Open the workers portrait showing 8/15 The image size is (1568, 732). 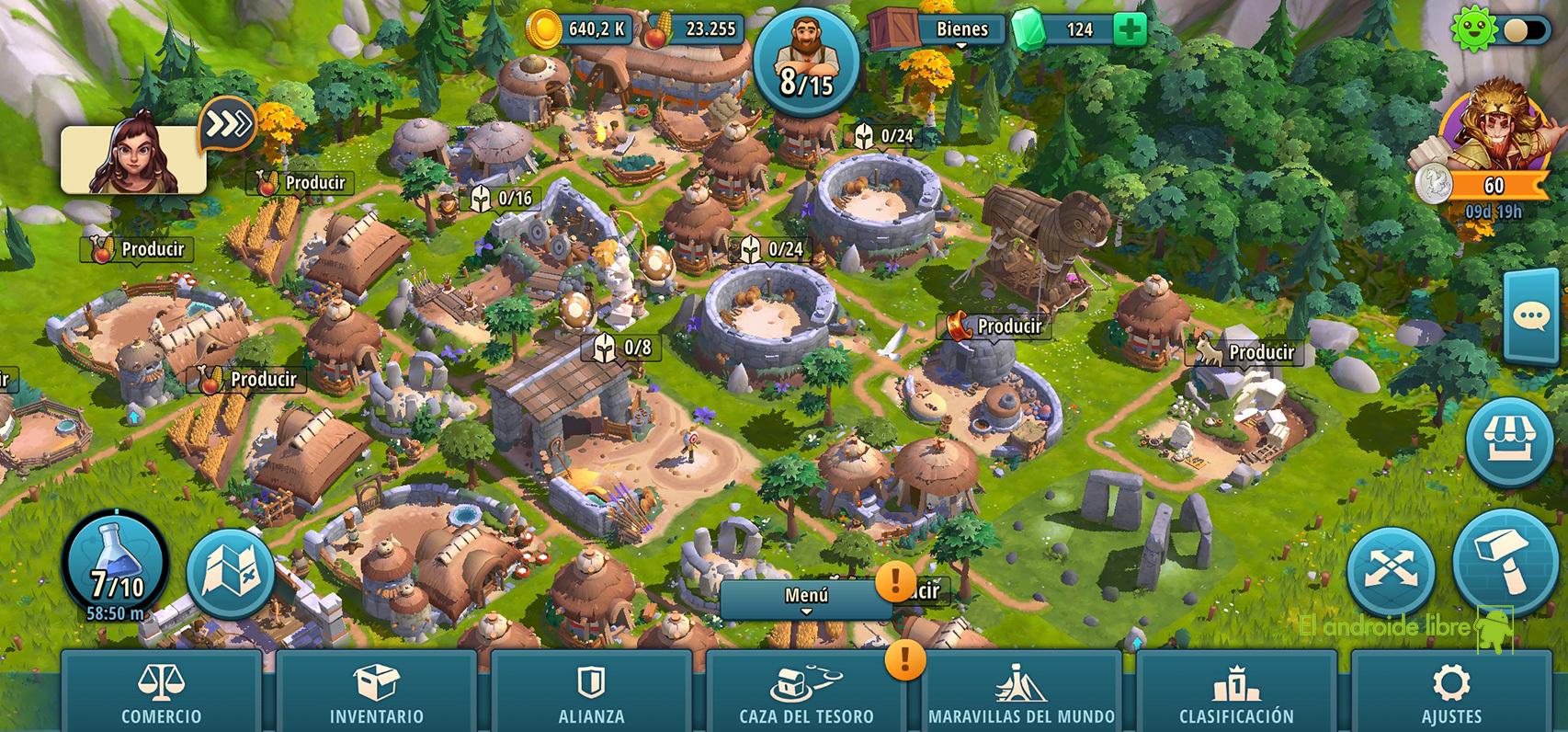[806, 61]
